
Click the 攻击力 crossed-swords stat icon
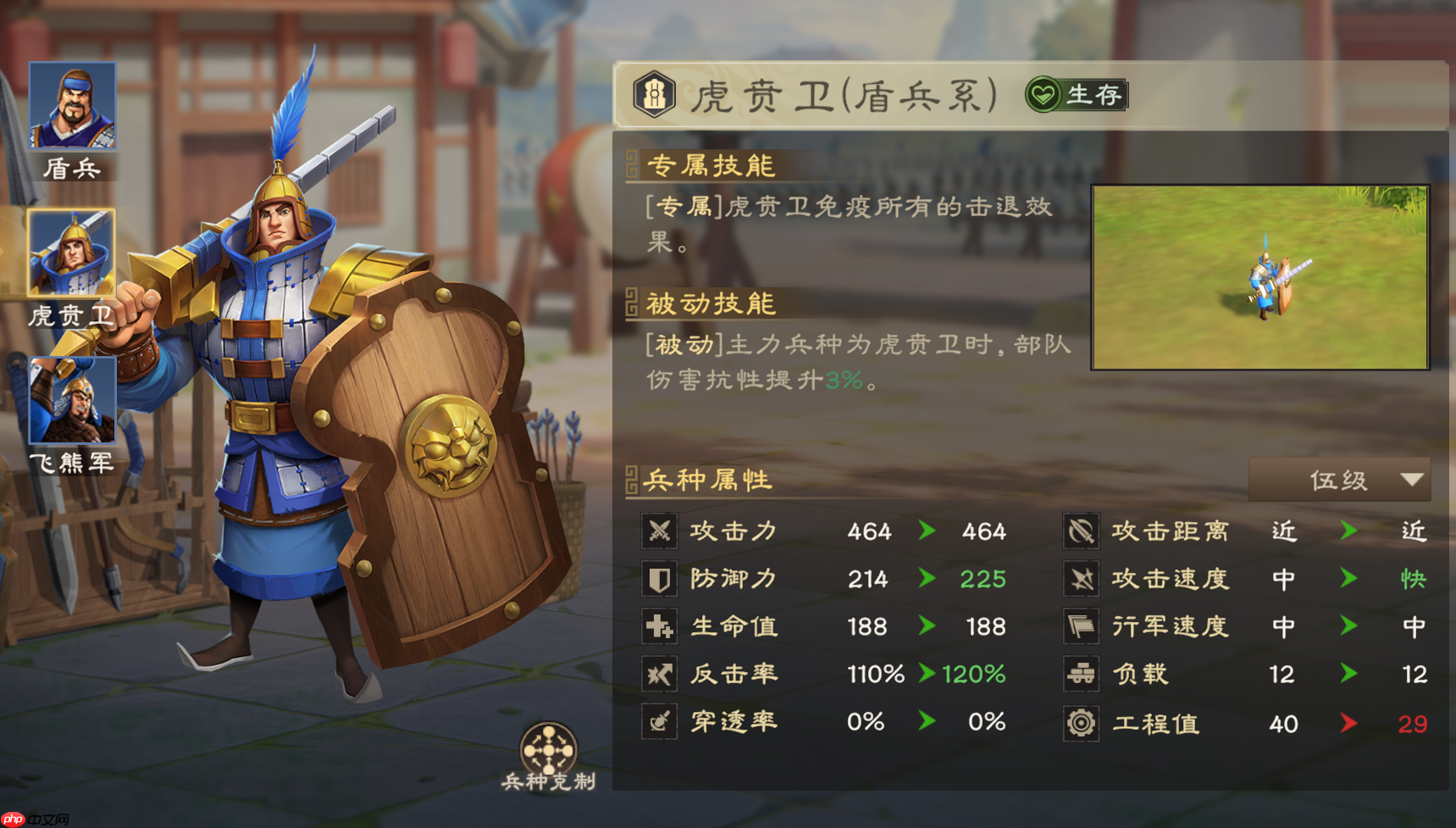(660, 531)
